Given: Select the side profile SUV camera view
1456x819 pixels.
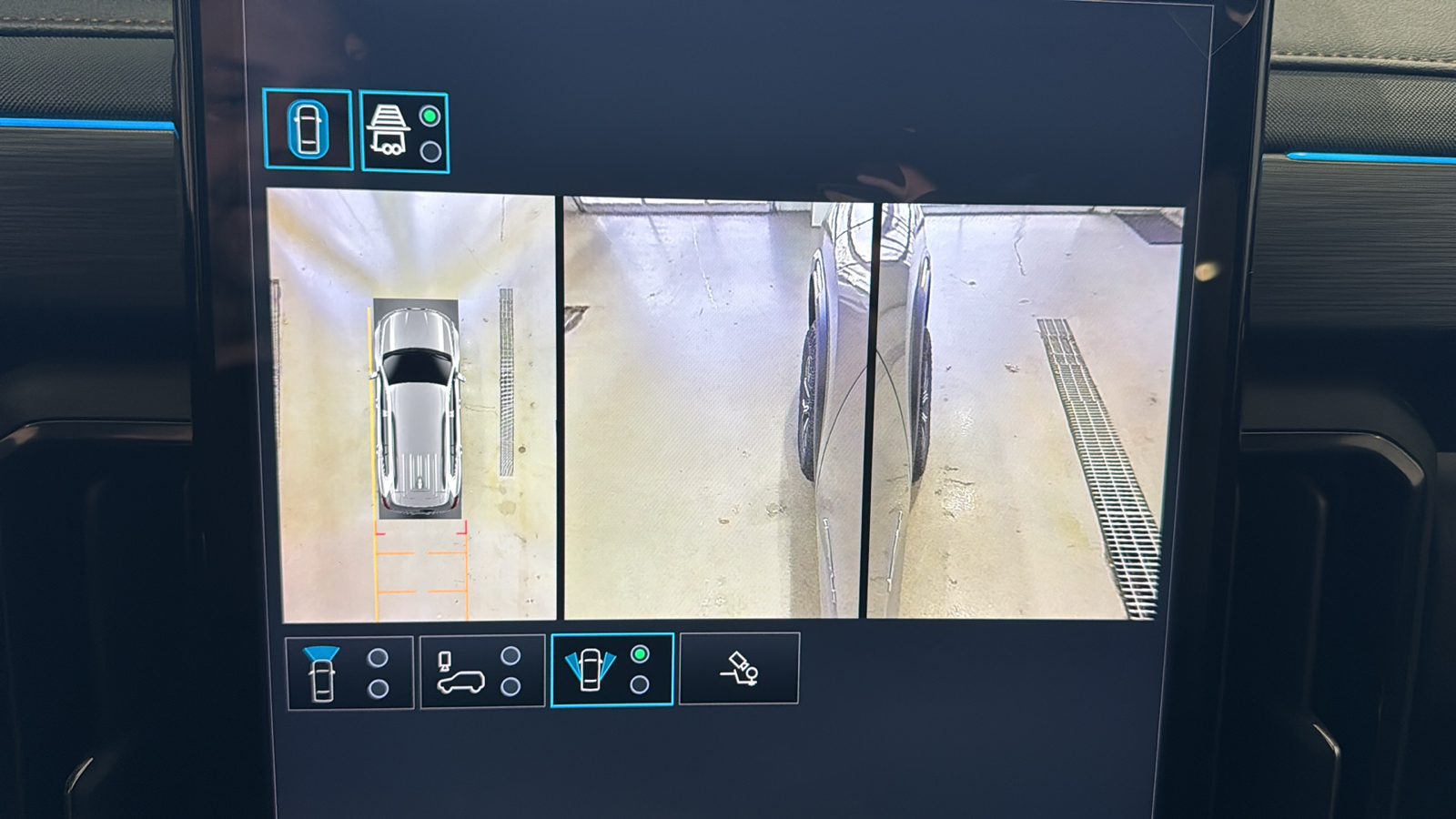Looking at the screenshot, I should tap(481, 672).
